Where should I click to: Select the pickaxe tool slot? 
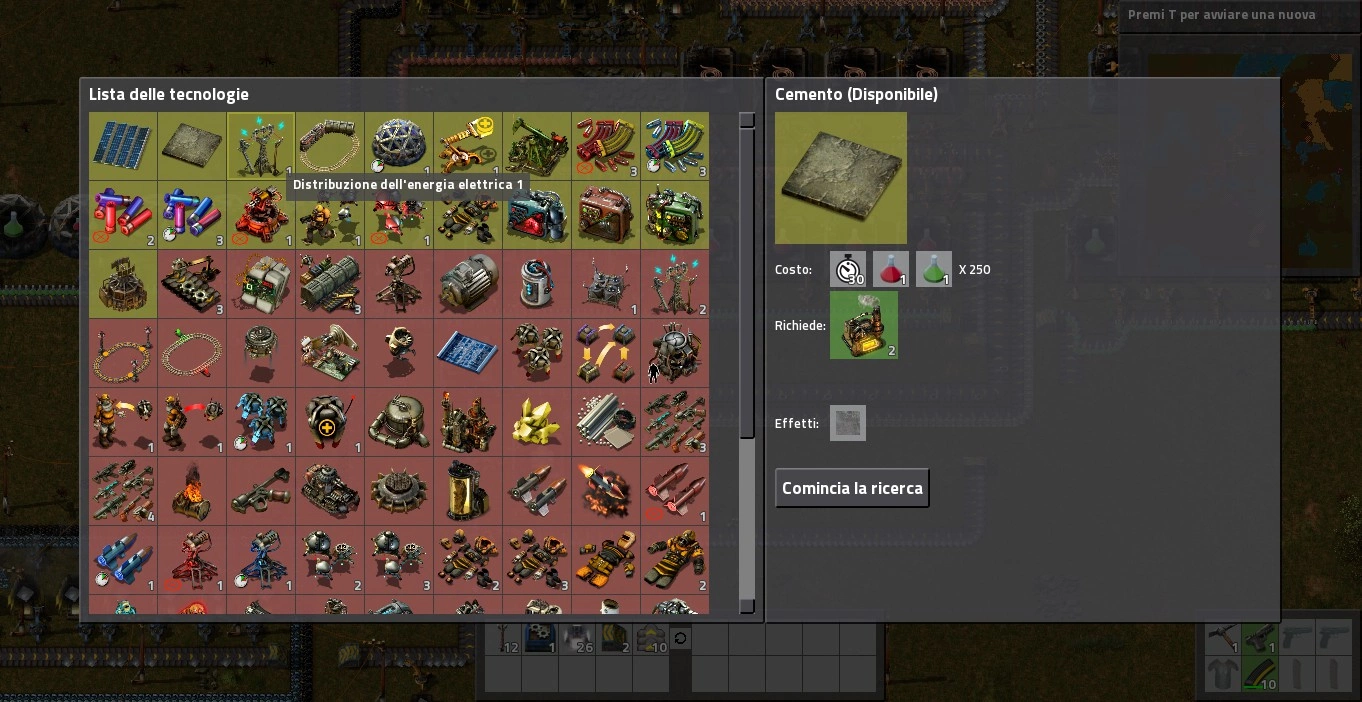pos(1222,638)
